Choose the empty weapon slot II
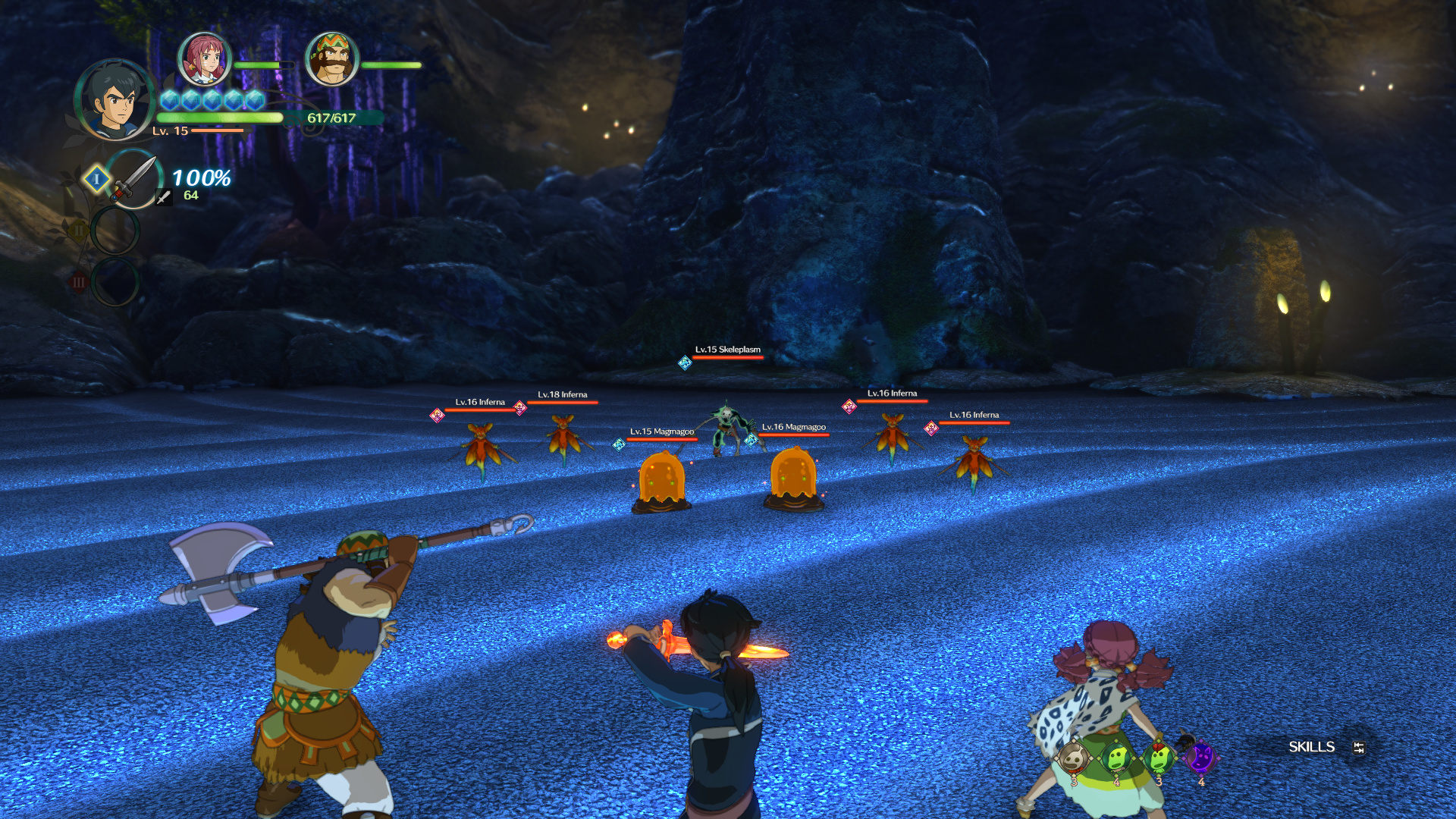The image size is (1456, 819). pyautogui.click(x=115, y=230)
